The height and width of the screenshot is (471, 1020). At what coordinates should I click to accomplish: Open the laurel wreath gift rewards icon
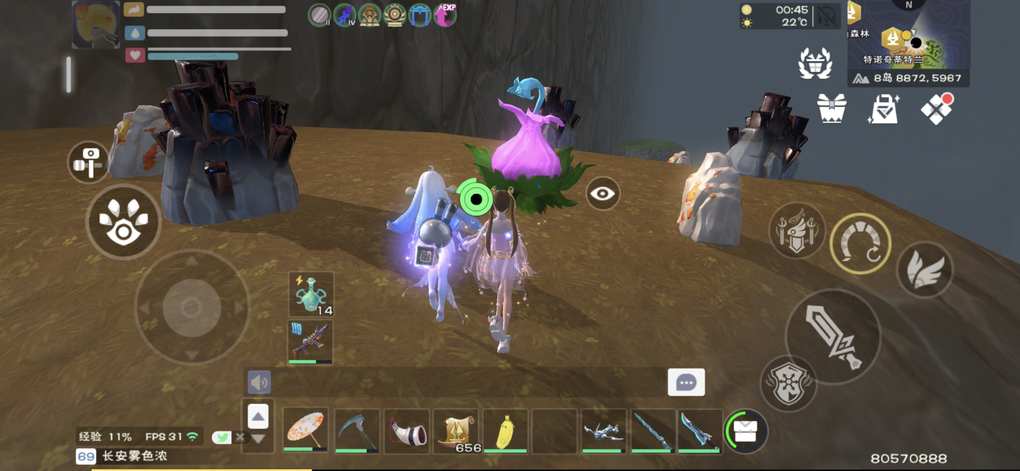(x=815, y=63)
